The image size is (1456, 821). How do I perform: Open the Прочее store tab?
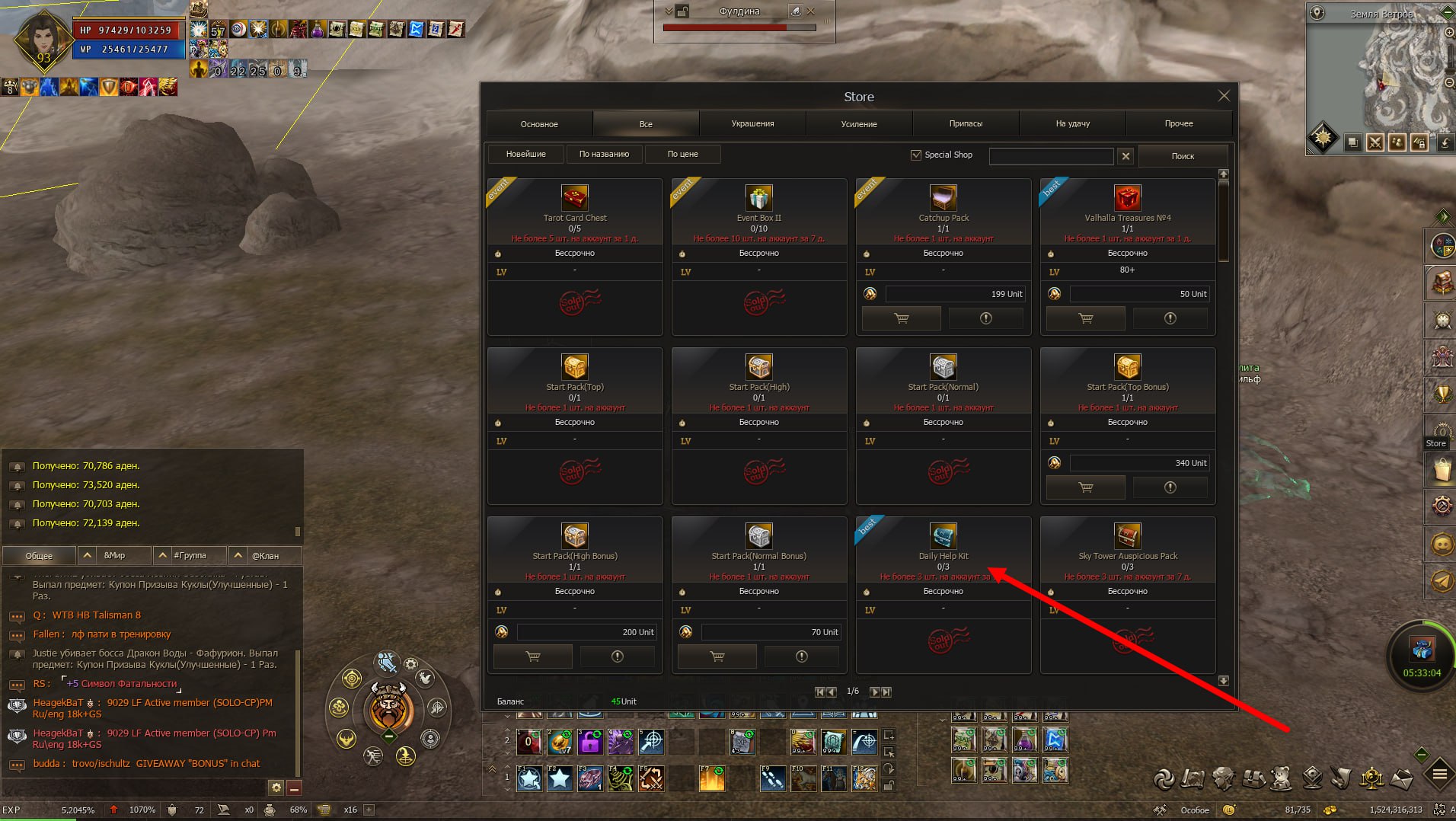click(1178, 123)
